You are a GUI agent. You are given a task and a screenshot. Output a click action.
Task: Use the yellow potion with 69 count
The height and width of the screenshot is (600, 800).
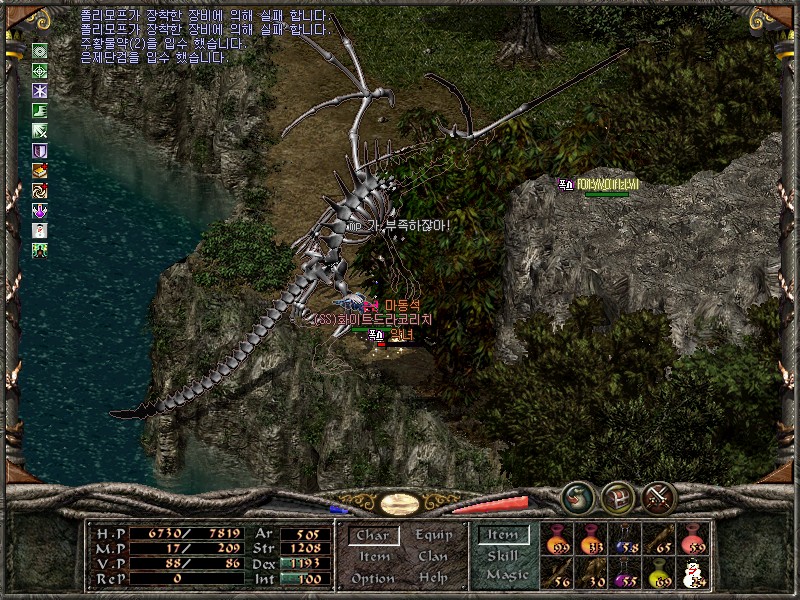pos(659,574)
